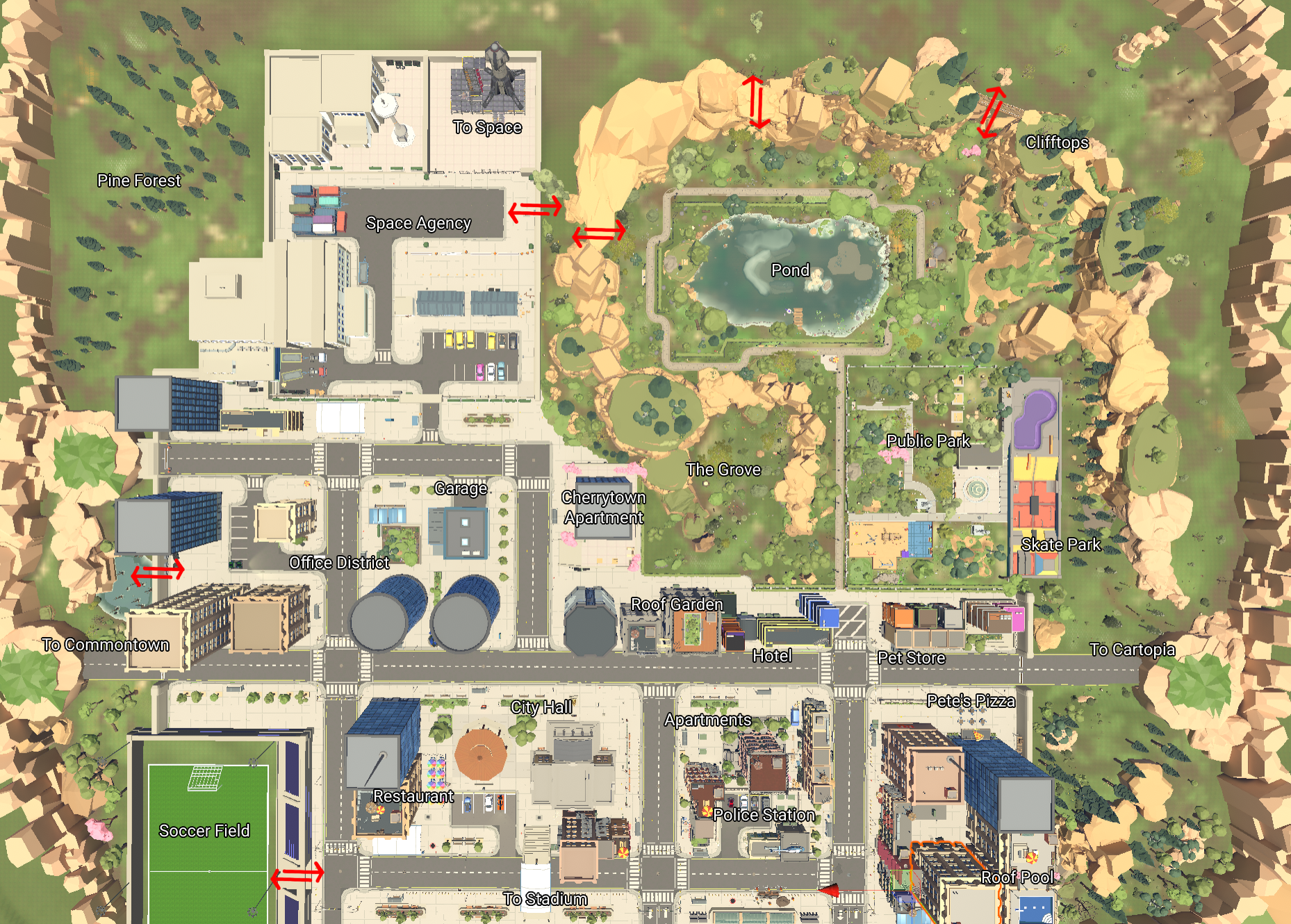Click the To Space map label
Screen dimensions: 1291x924
tap(487, 127)
